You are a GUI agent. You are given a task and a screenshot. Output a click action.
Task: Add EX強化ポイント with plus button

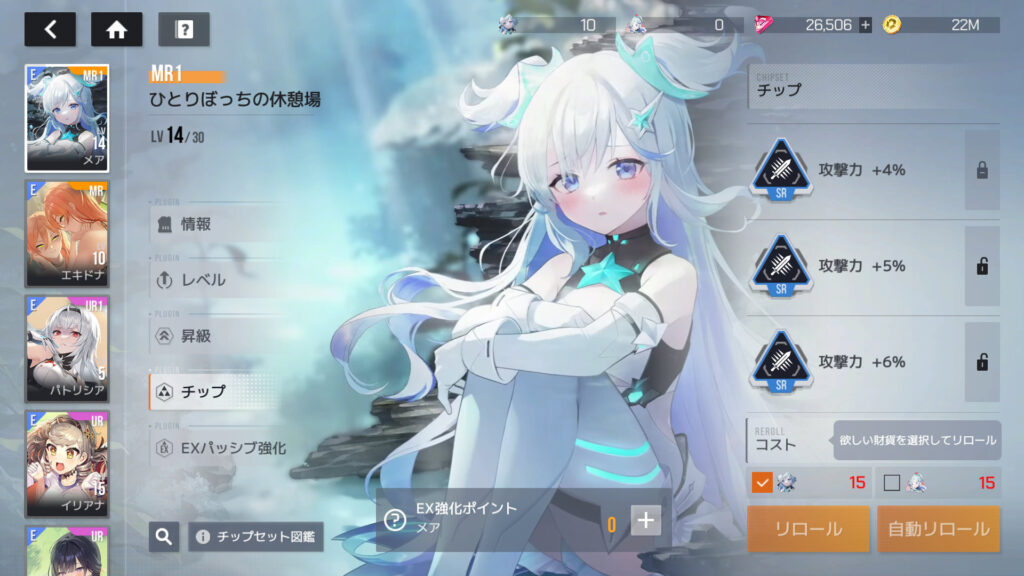[x=646, y=520]
